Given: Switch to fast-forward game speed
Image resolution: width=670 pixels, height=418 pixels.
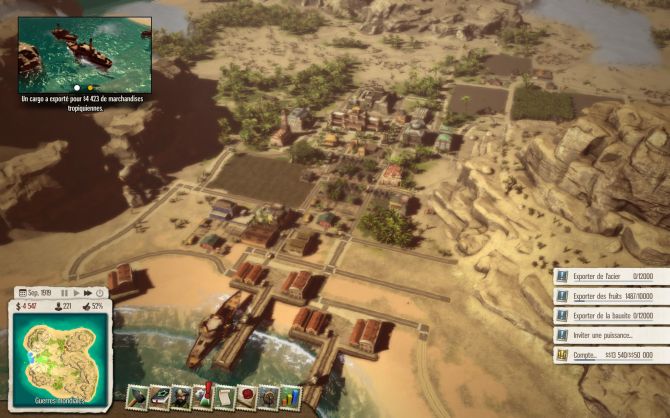Looking at the screenshot, I should tap(88, 293).
